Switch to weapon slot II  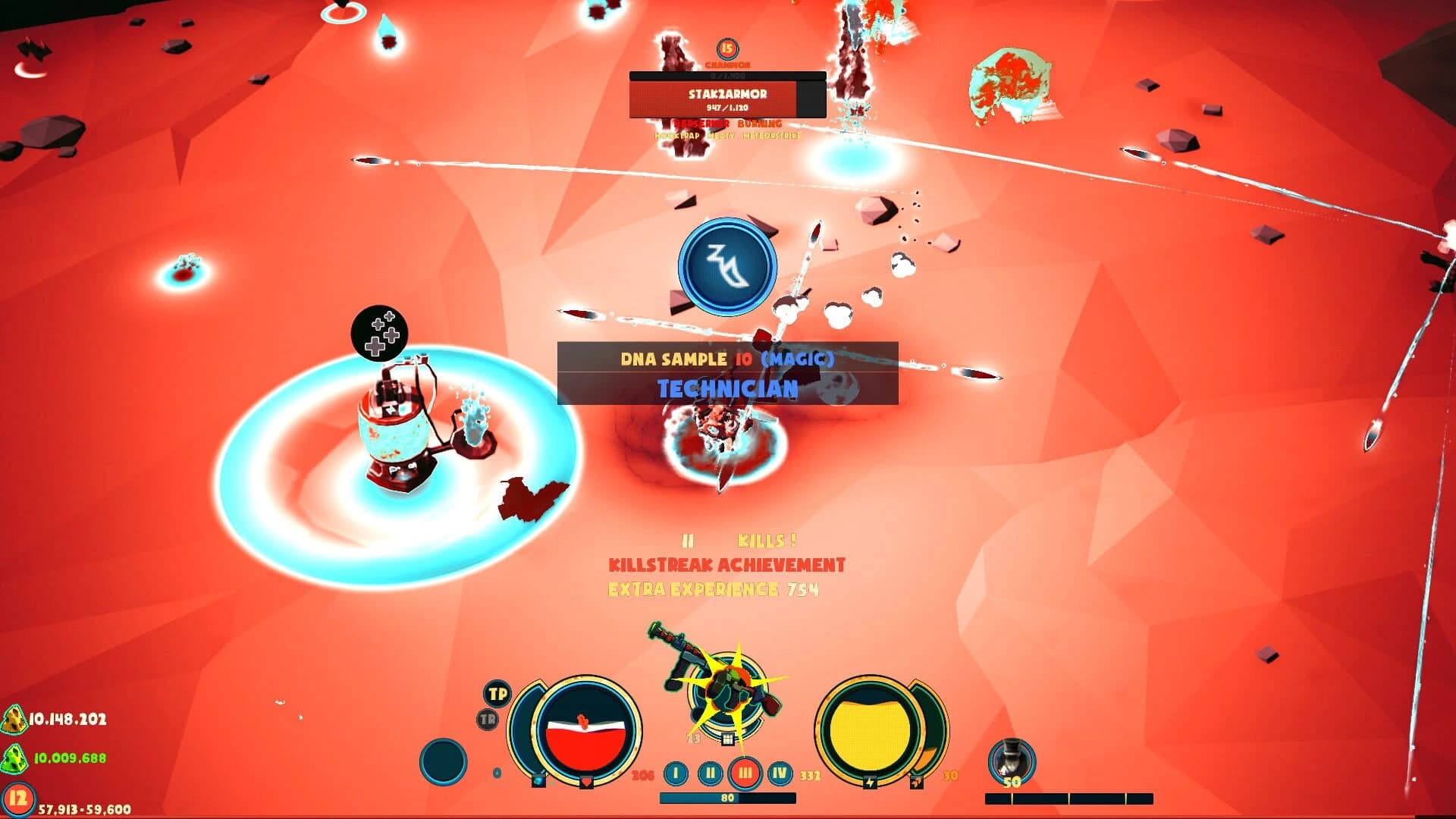711,773
